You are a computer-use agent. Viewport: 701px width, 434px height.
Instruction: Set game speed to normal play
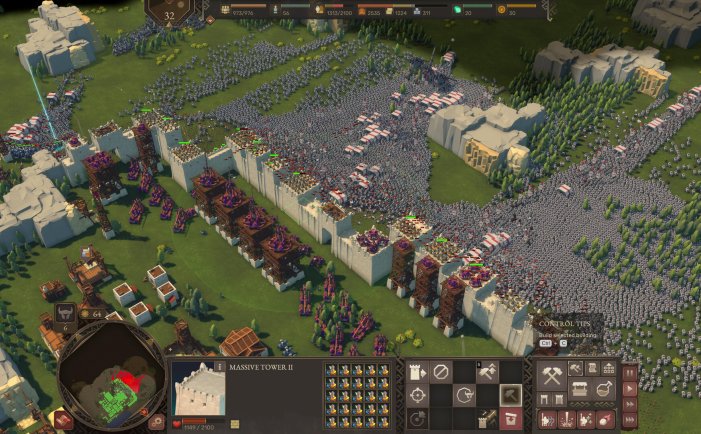[x=630, y=386]
